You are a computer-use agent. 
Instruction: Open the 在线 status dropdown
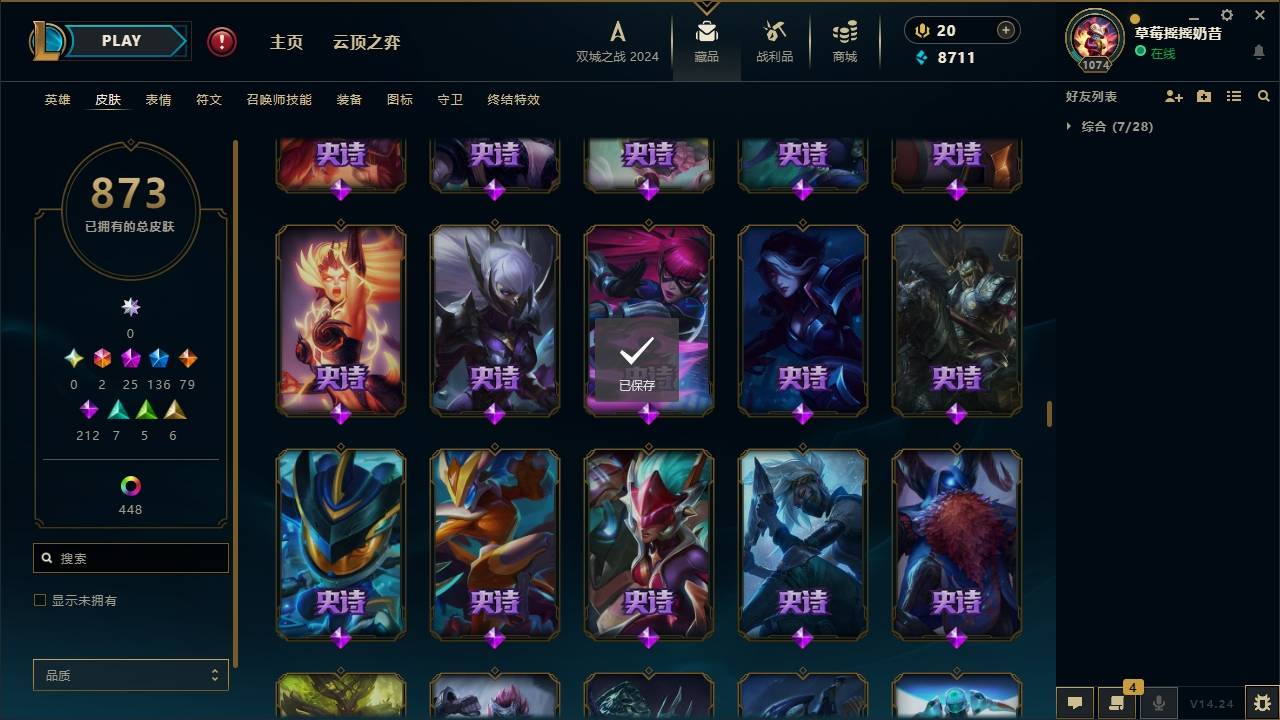click(1162, 54)
